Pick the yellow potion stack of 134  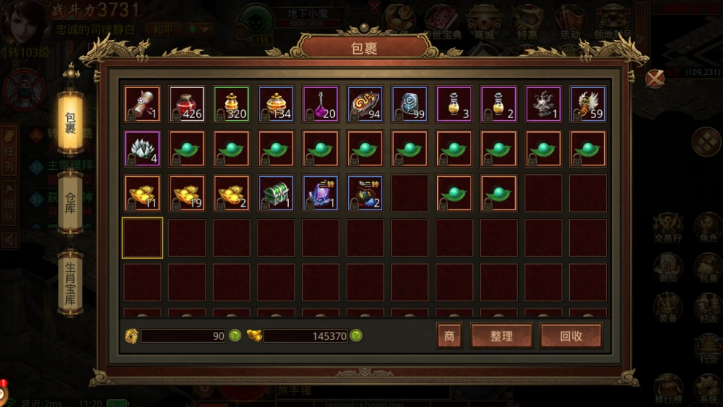pos(276,104)
